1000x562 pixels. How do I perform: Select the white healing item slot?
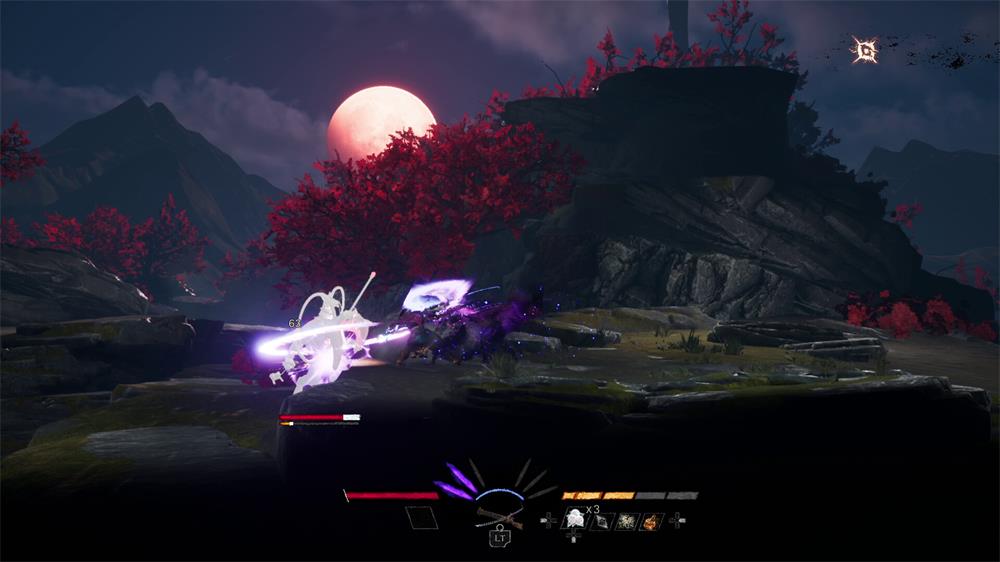tap(575, 518)
